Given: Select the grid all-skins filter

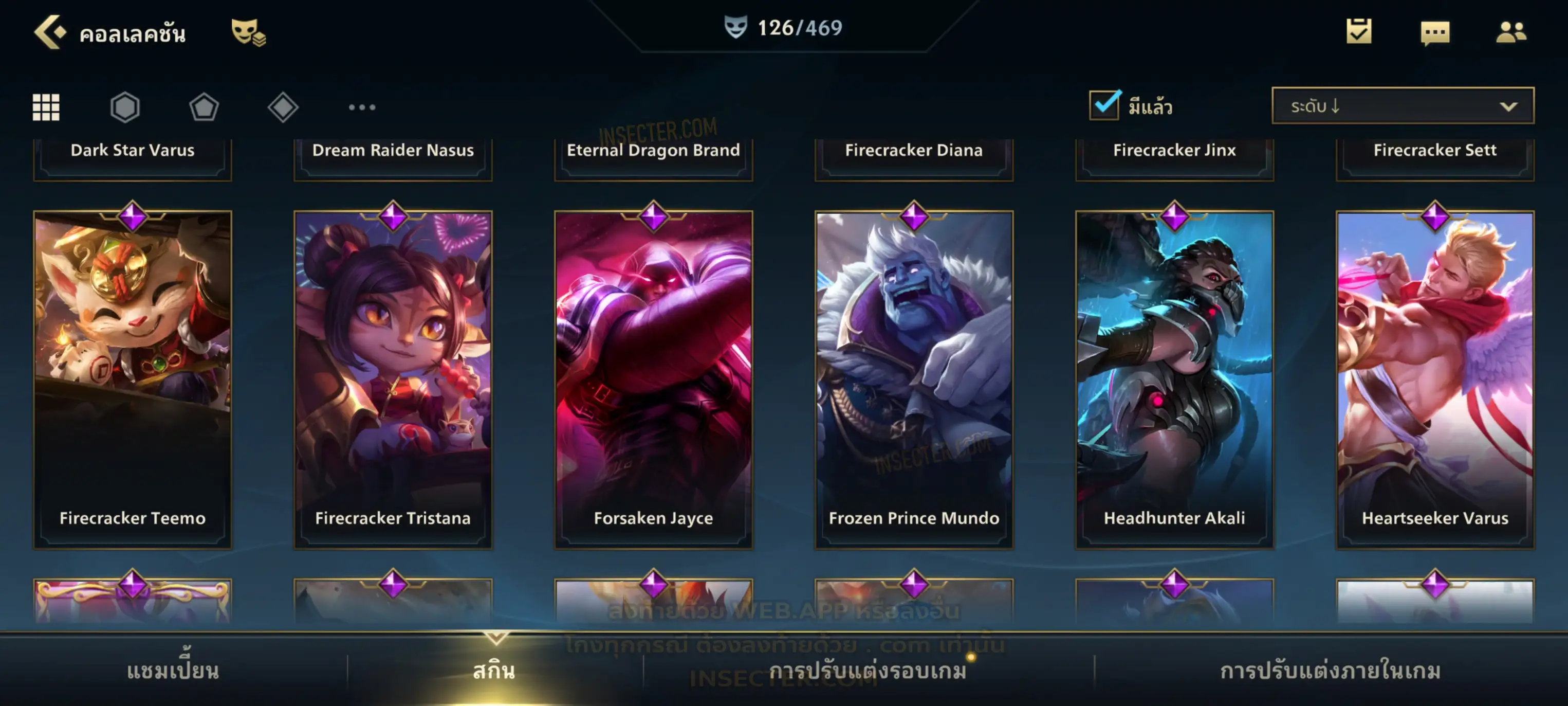Looking at the screenshot, I should point(46,107).
